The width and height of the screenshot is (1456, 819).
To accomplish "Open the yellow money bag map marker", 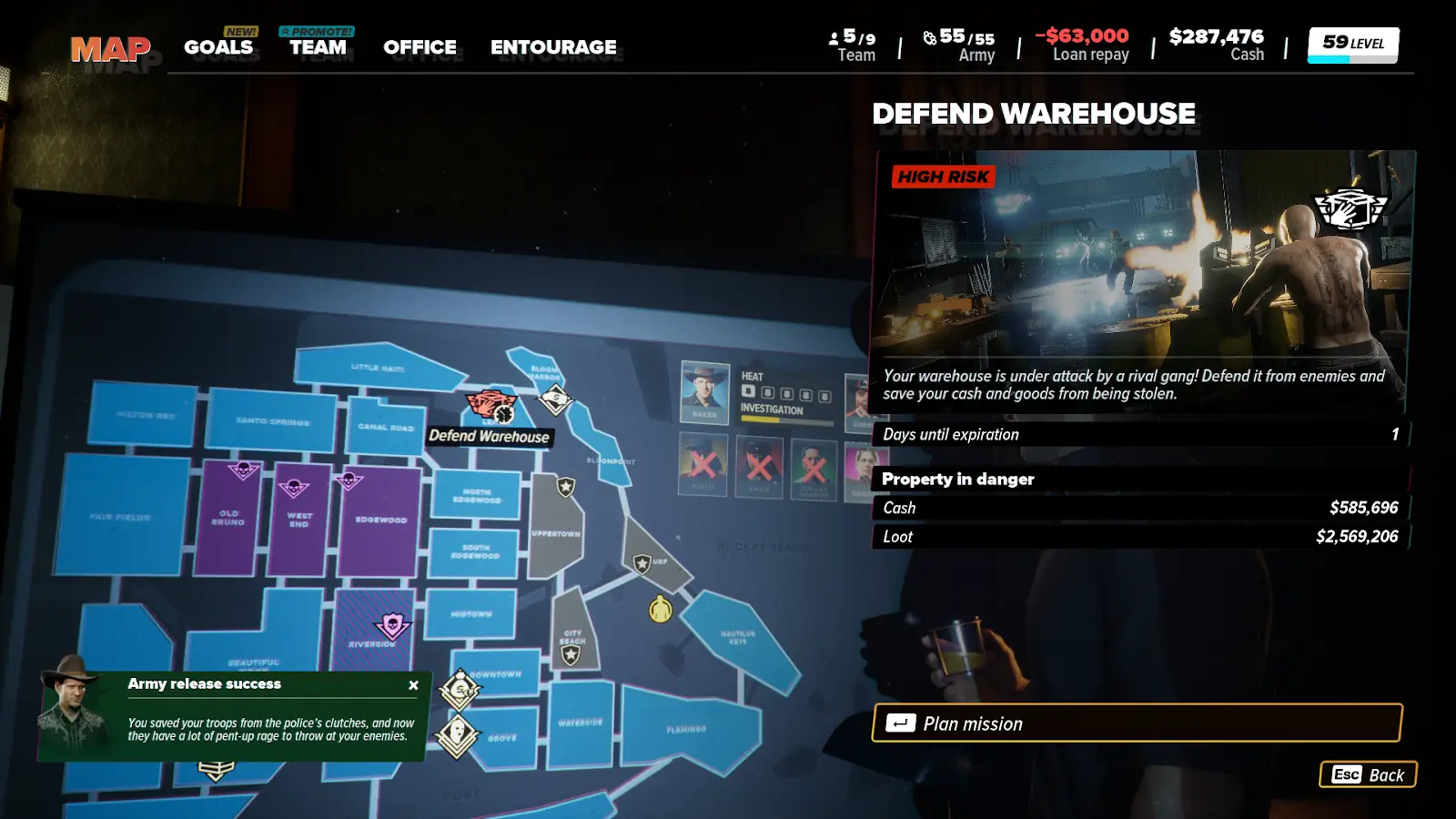I will [661, 609].
